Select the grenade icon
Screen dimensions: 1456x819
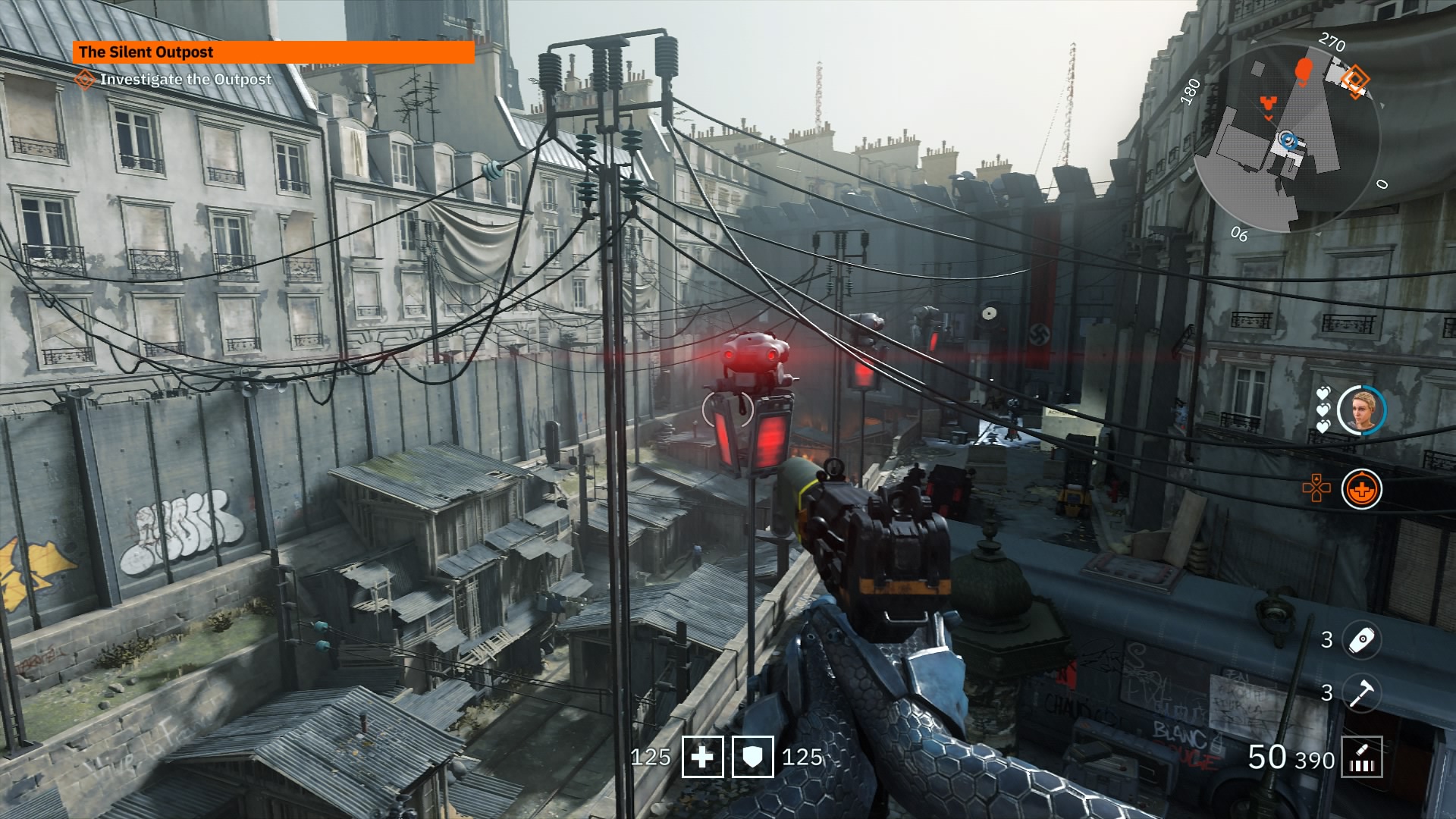pyautogui.click(x=1361, y=640)
